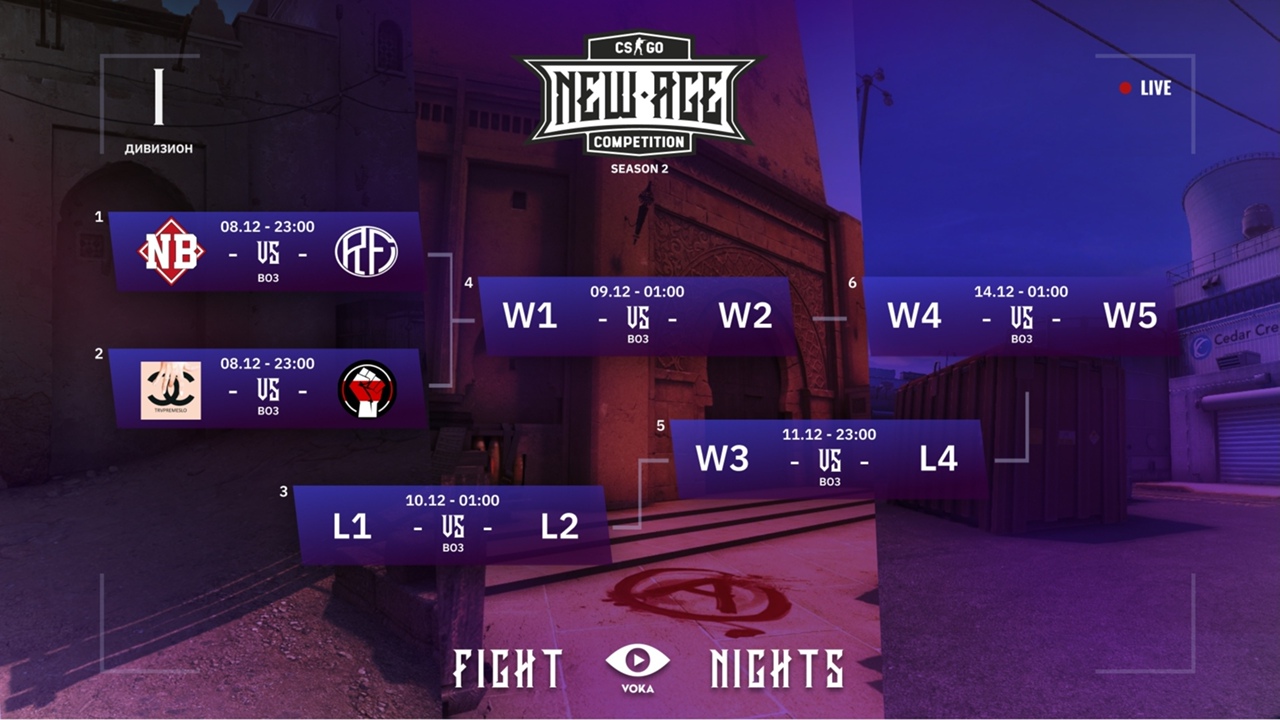1280x720 pixels.
Task: Open the W3 vs L4 match card
Action: 829,459
